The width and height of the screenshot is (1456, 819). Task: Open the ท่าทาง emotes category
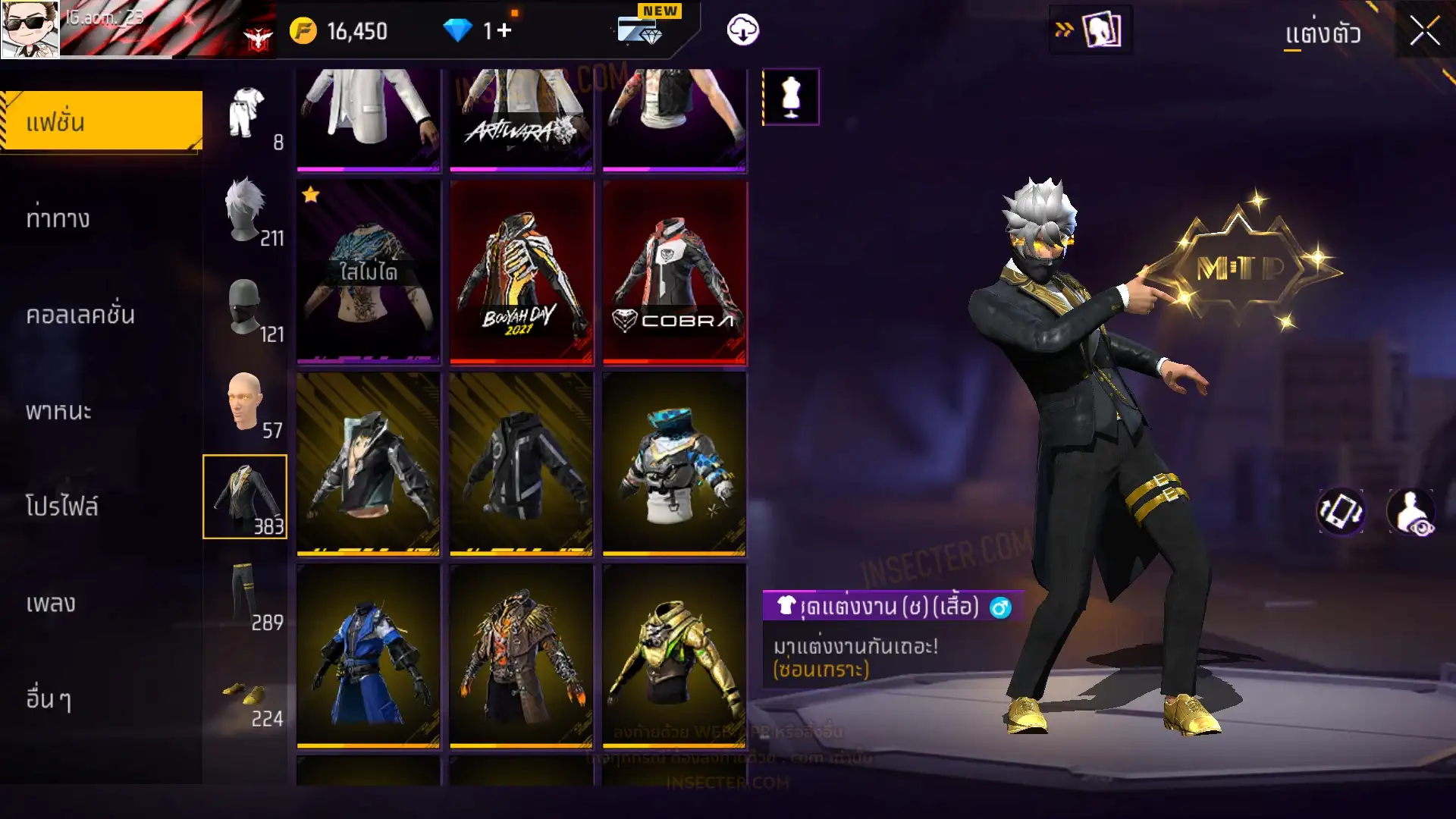click(x=58, y=219)
